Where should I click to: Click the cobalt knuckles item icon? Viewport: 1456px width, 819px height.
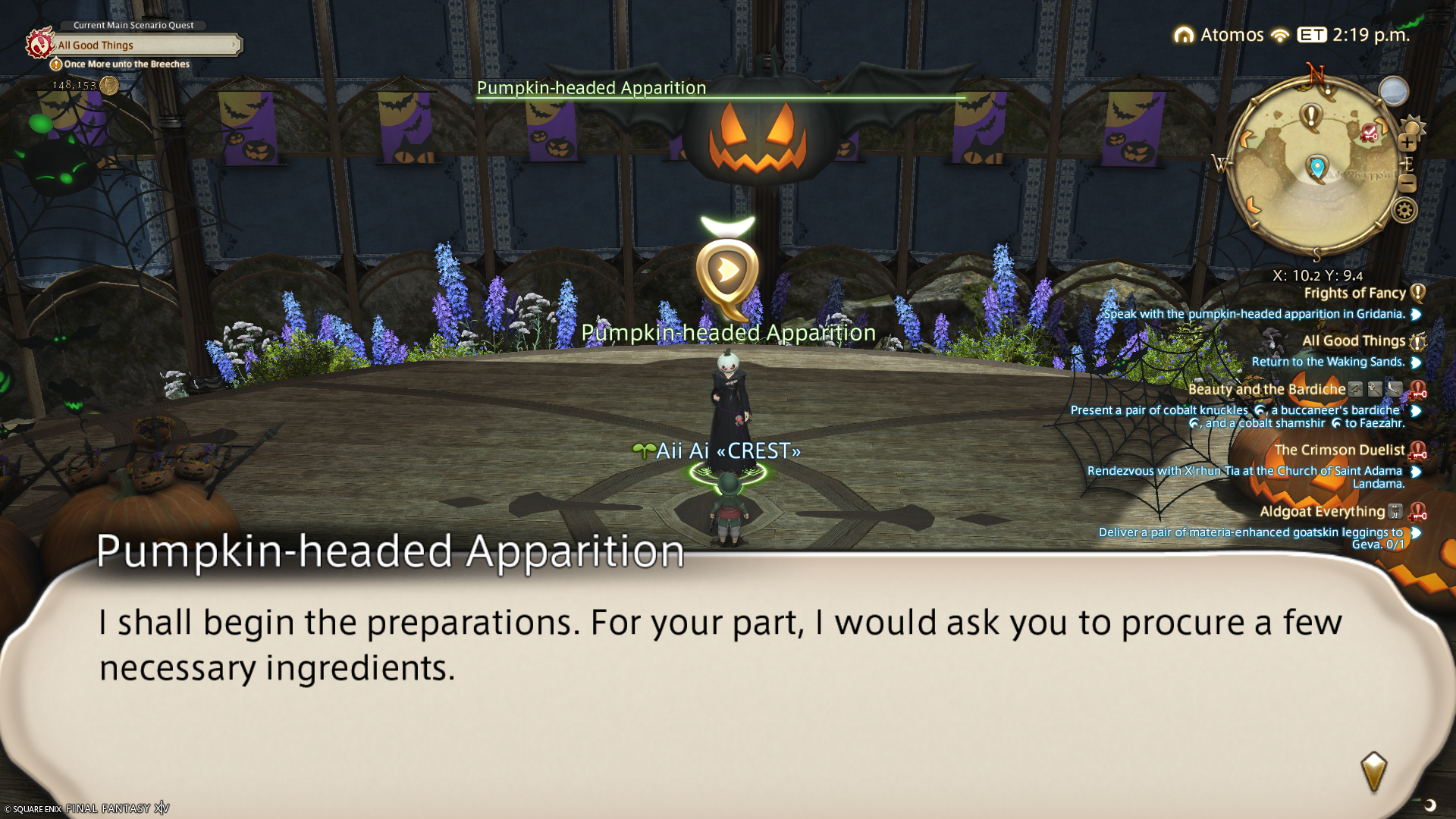[x=1259, y=410]
